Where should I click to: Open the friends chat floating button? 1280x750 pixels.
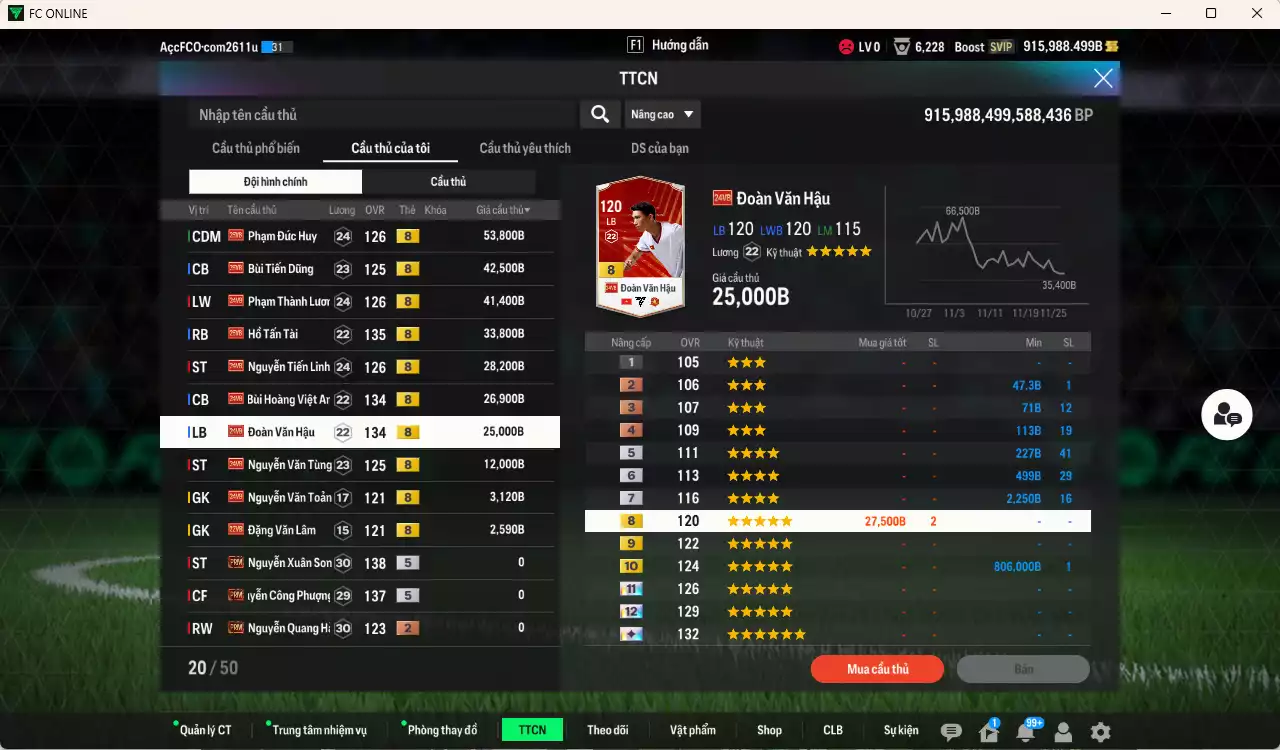click(1227, 415)
